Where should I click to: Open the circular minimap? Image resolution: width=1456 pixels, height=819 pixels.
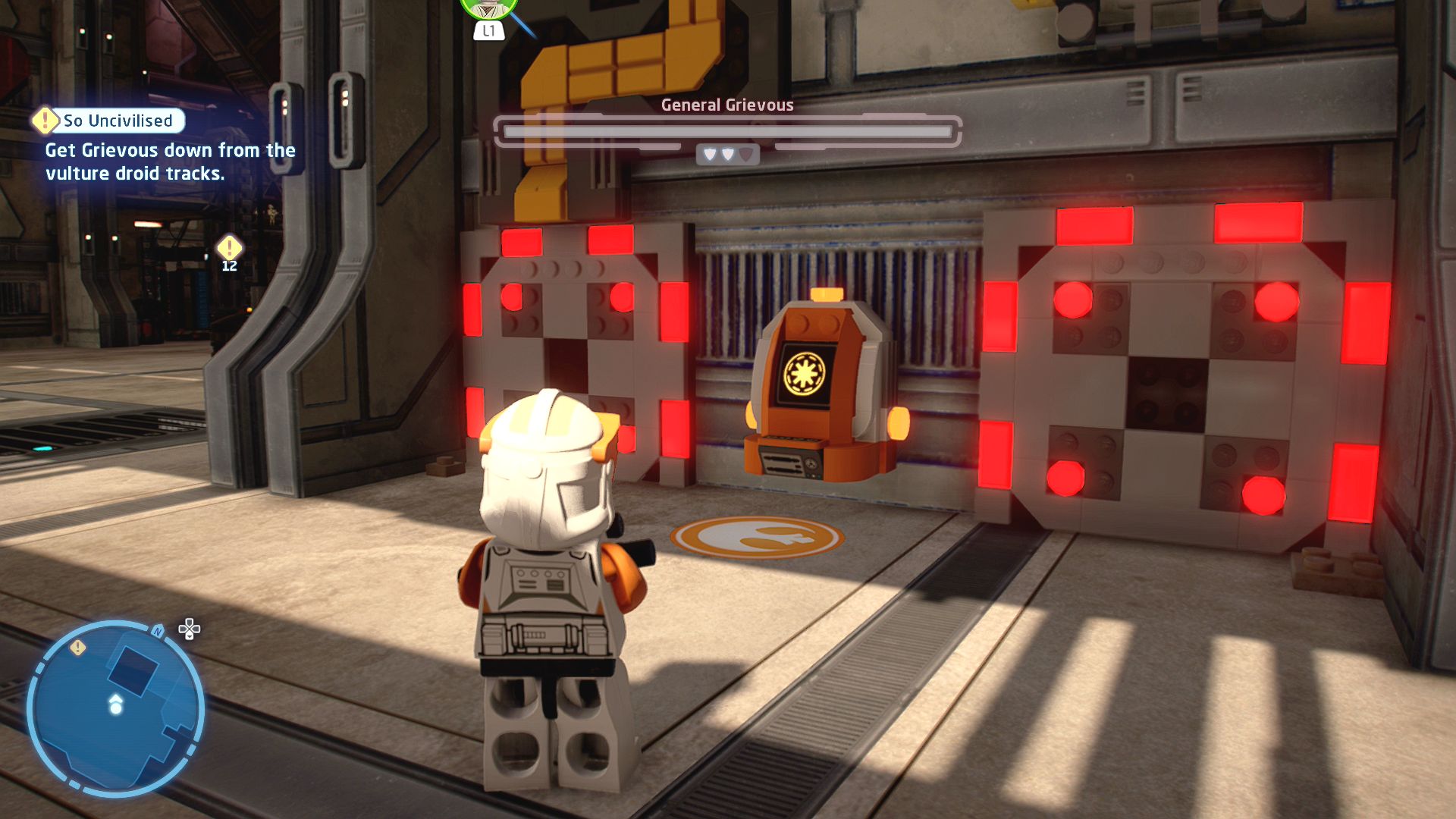tap(116, 708)
